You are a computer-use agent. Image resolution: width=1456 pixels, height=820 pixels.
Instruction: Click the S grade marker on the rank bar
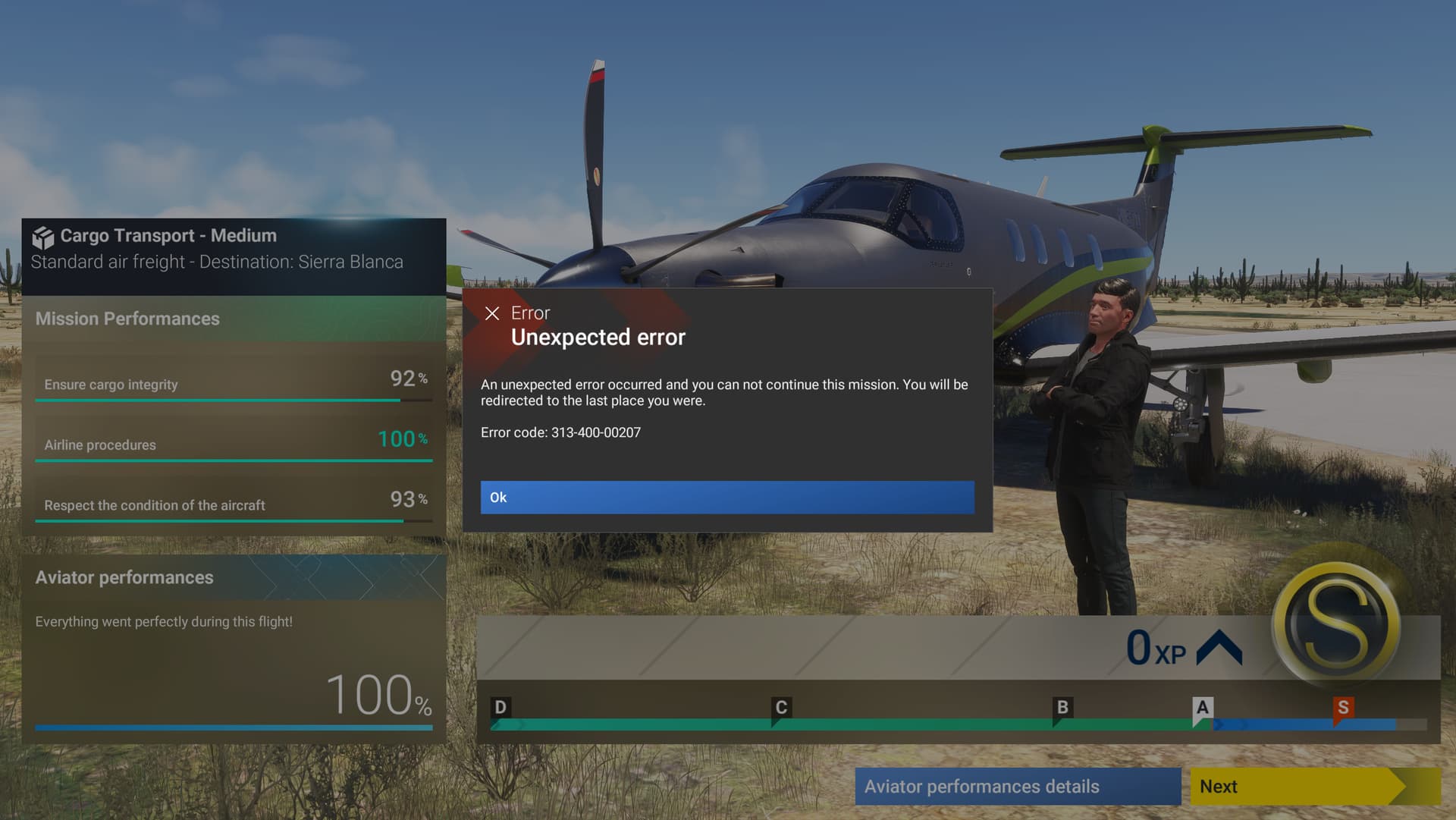click(x=1342, y=707)
